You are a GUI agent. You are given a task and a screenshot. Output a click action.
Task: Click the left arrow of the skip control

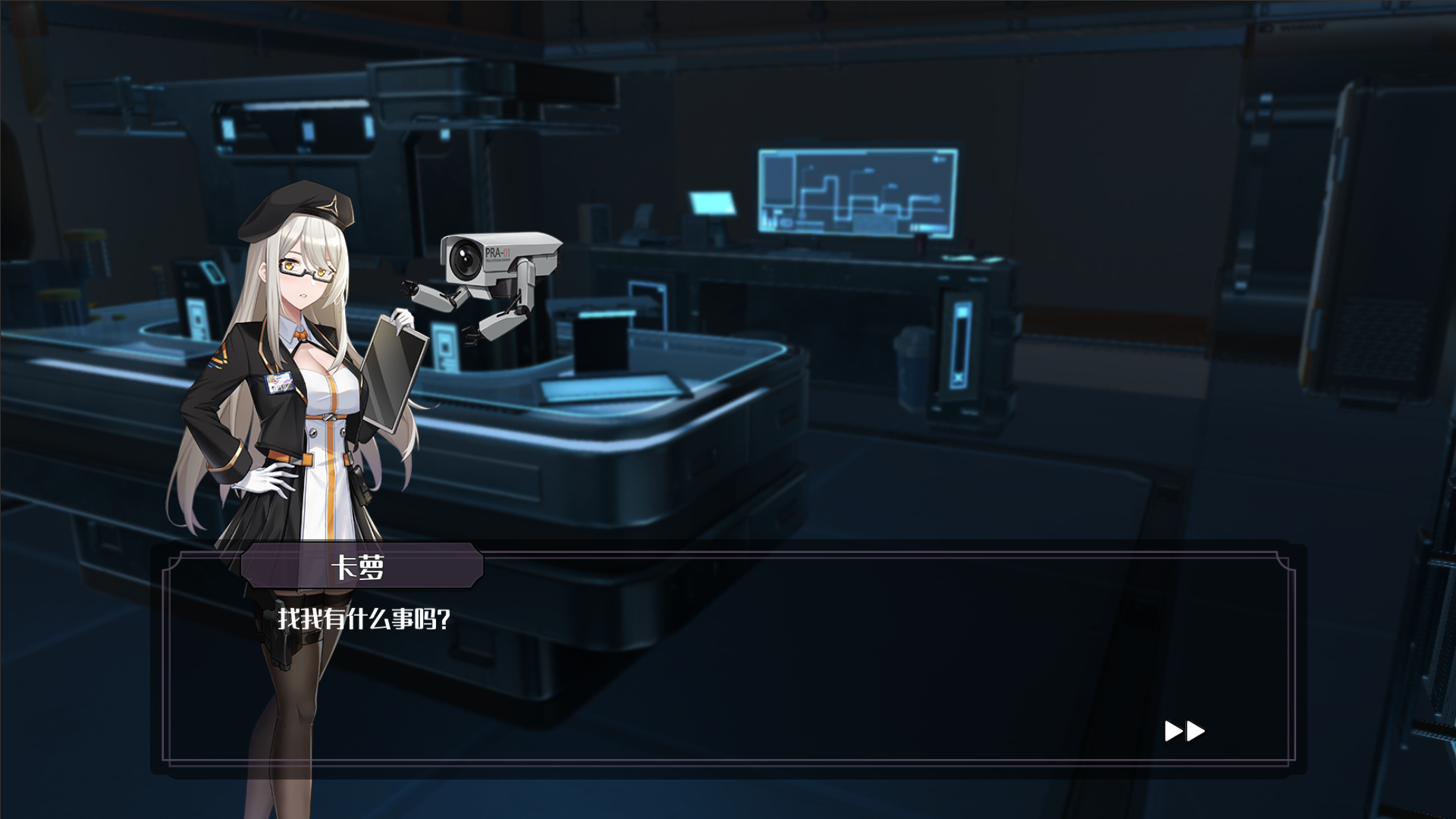(x=1172, y=731)
